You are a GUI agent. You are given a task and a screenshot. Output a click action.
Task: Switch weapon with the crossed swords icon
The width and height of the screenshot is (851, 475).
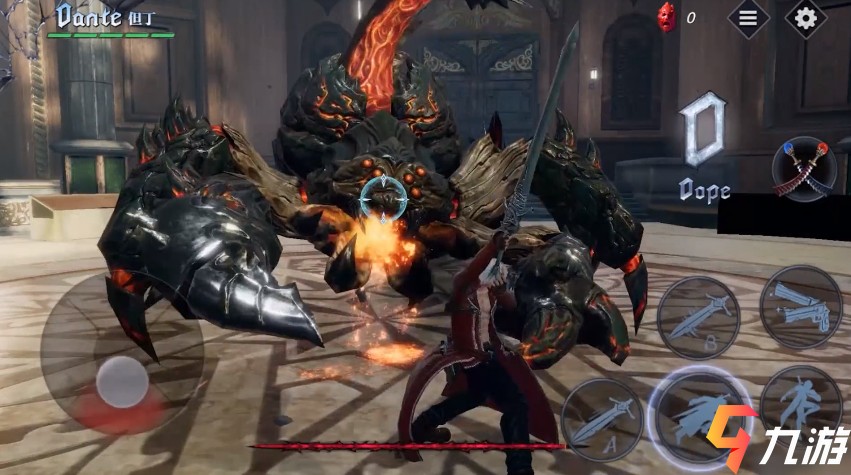[x=804, y=170]
